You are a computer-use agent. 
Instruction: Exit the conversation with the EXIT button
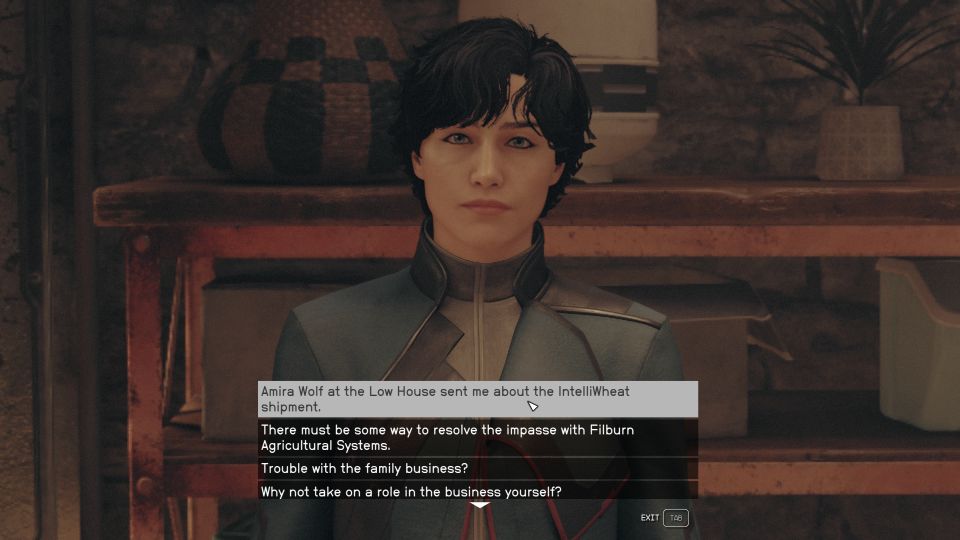tap(664, 518)
